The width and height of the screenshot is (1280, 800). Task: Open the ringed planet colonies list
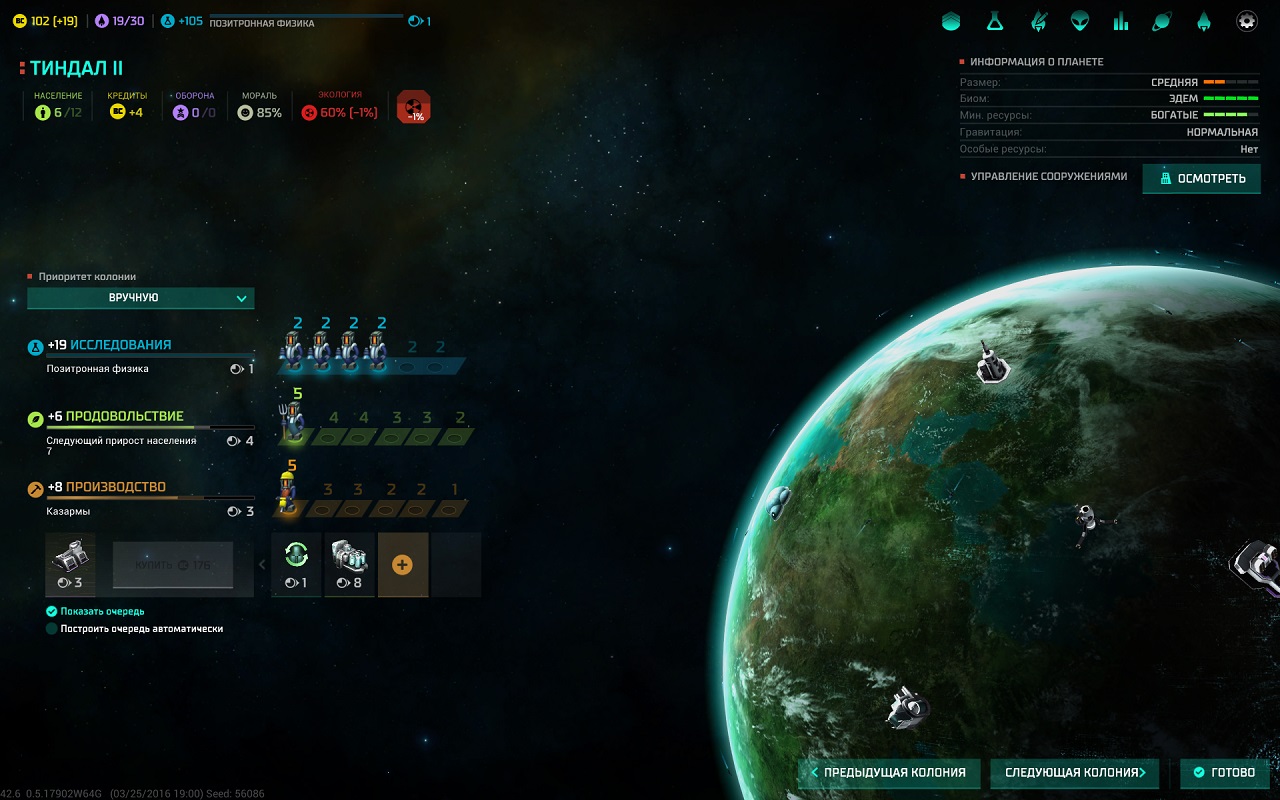pyautogui.click(x=1162, y=21)
